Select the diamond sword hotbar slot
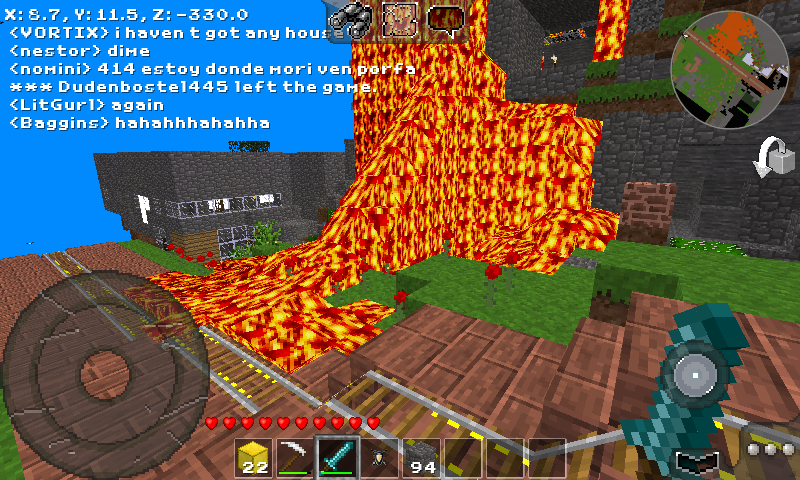 [x=338, y=457]
